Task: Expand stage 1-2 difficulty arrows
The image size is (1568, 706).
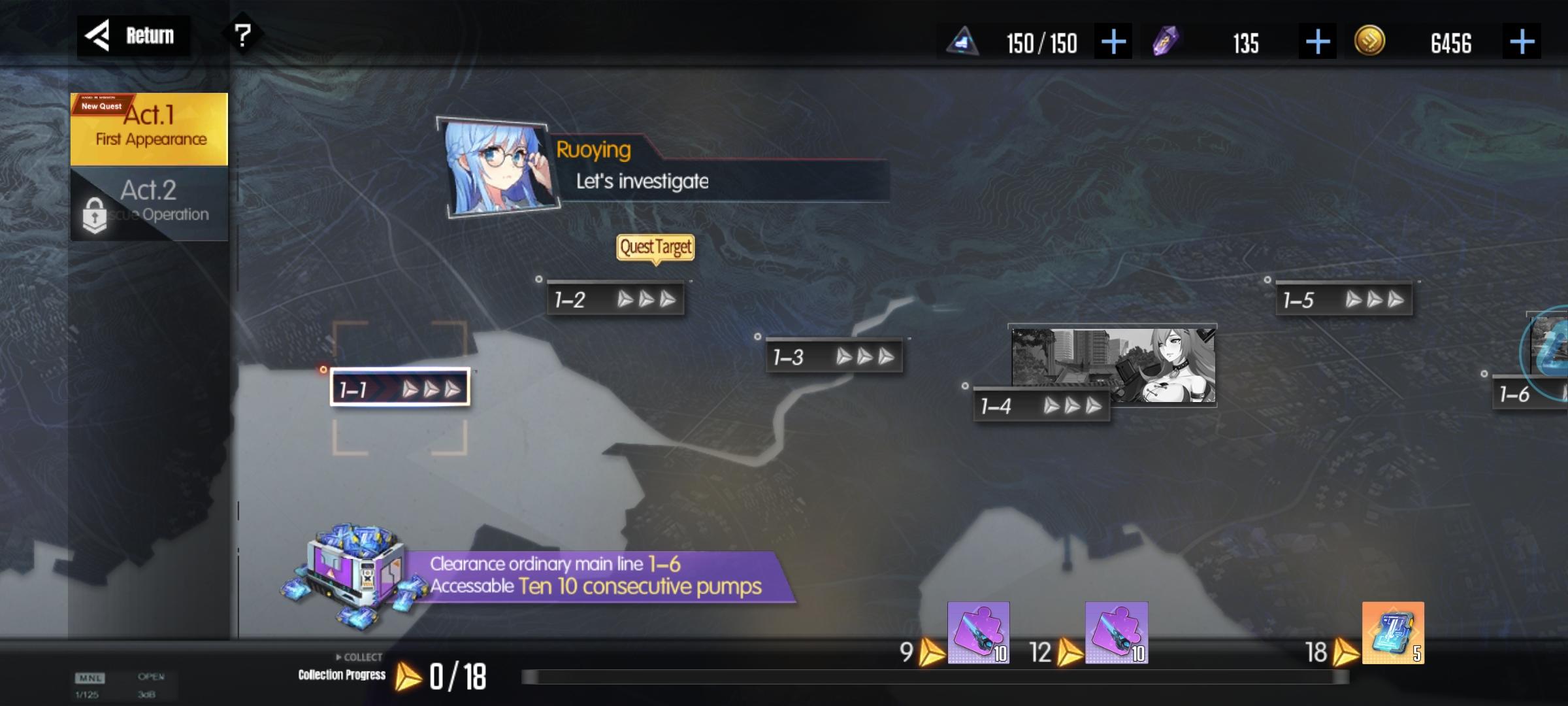Action: point(645,299)
